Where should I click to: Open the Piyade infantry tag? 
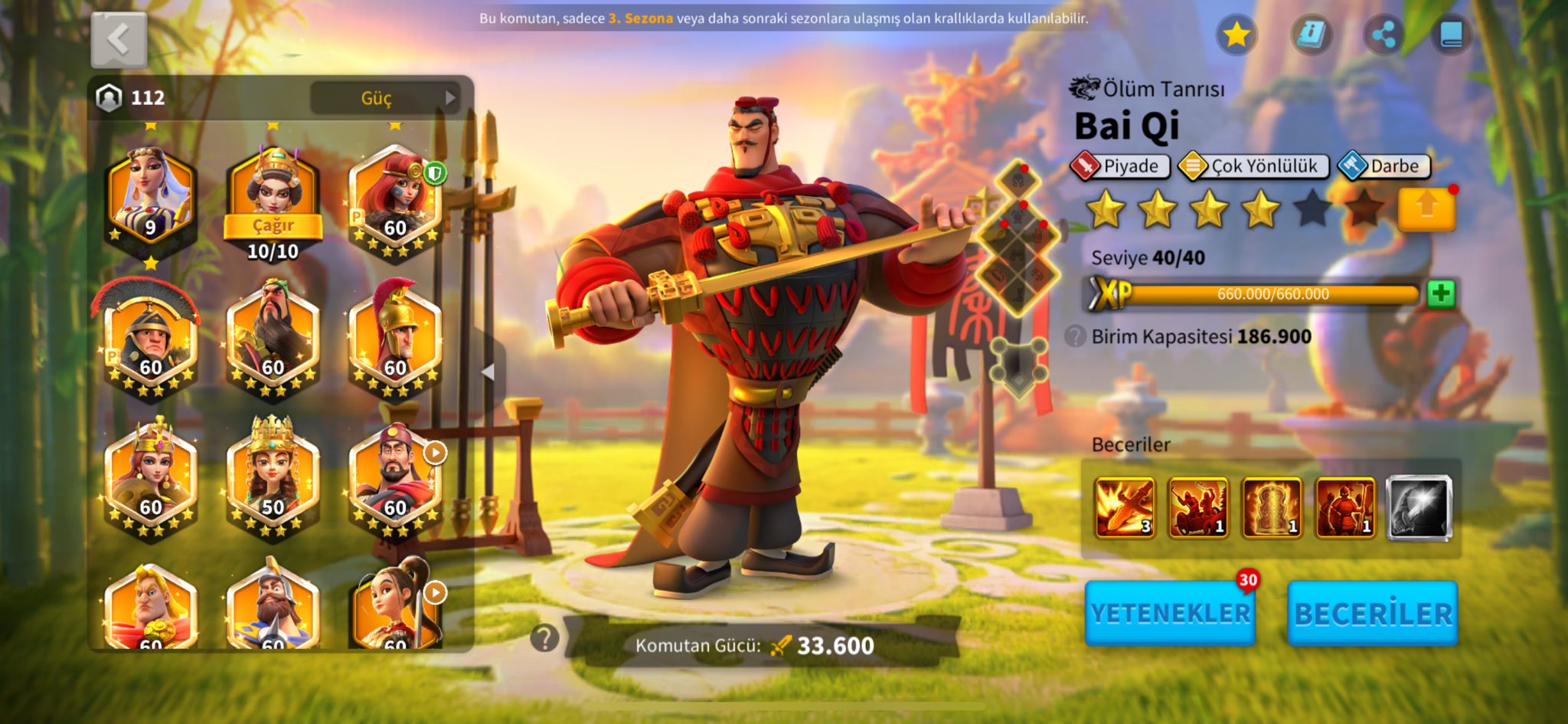1121,166
